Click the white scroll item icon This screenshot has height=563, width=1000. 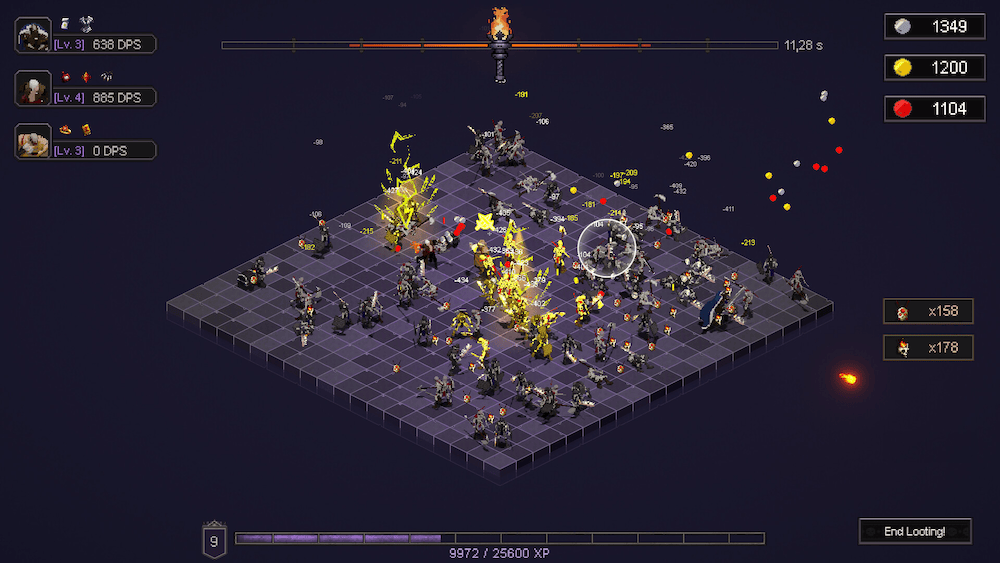click(66, 23)
